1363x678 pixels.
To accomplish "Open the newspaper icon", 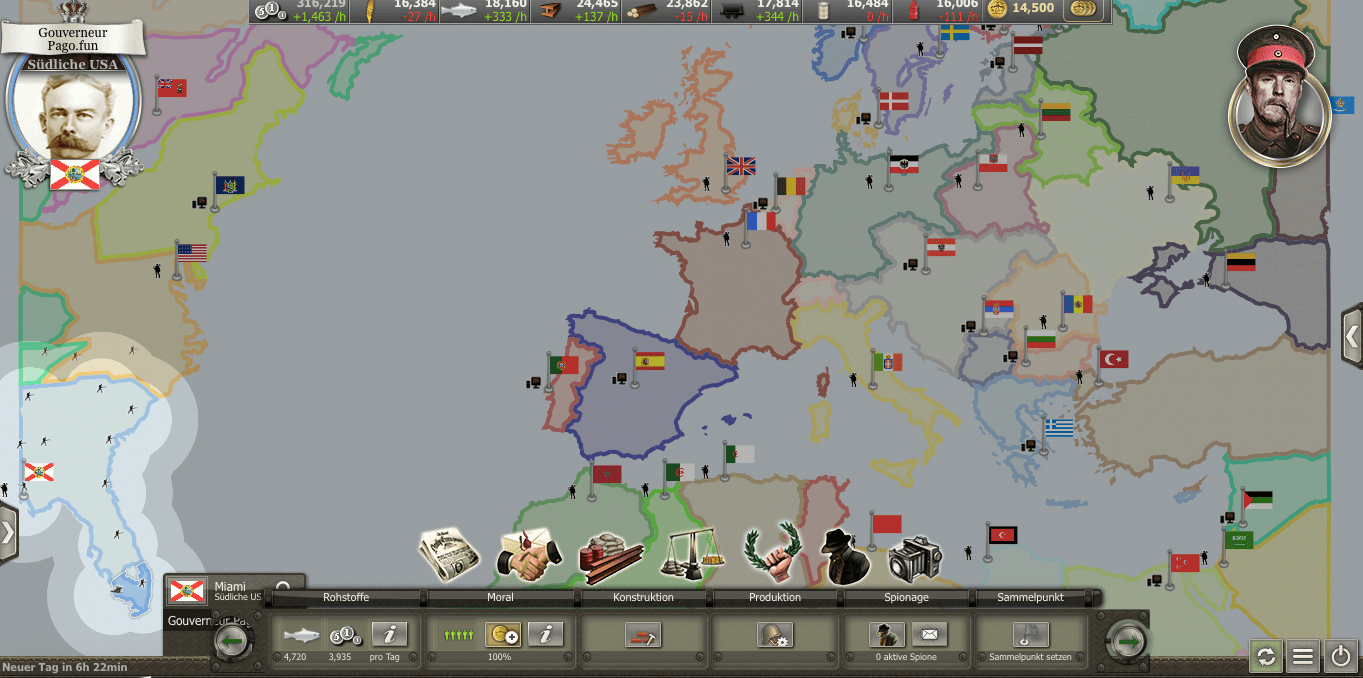I will [450, 553].
